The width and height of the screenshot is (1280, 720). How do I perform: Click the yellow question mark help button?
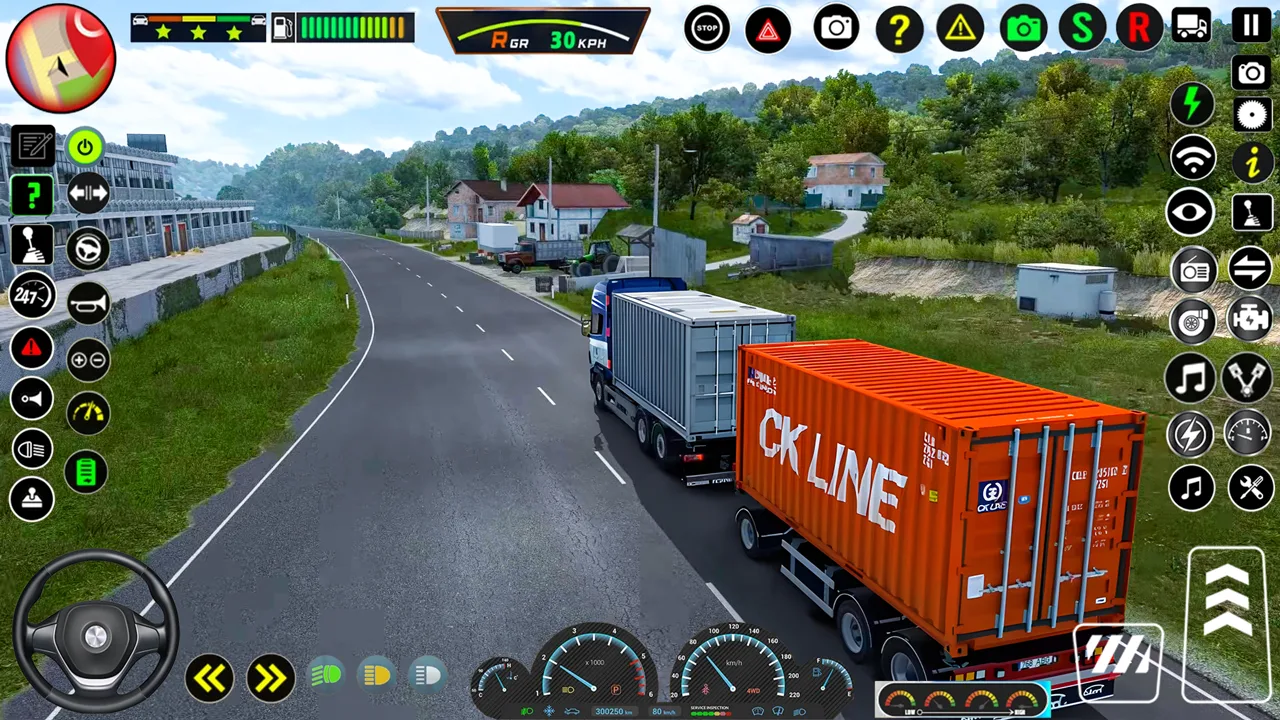point(899,29)
